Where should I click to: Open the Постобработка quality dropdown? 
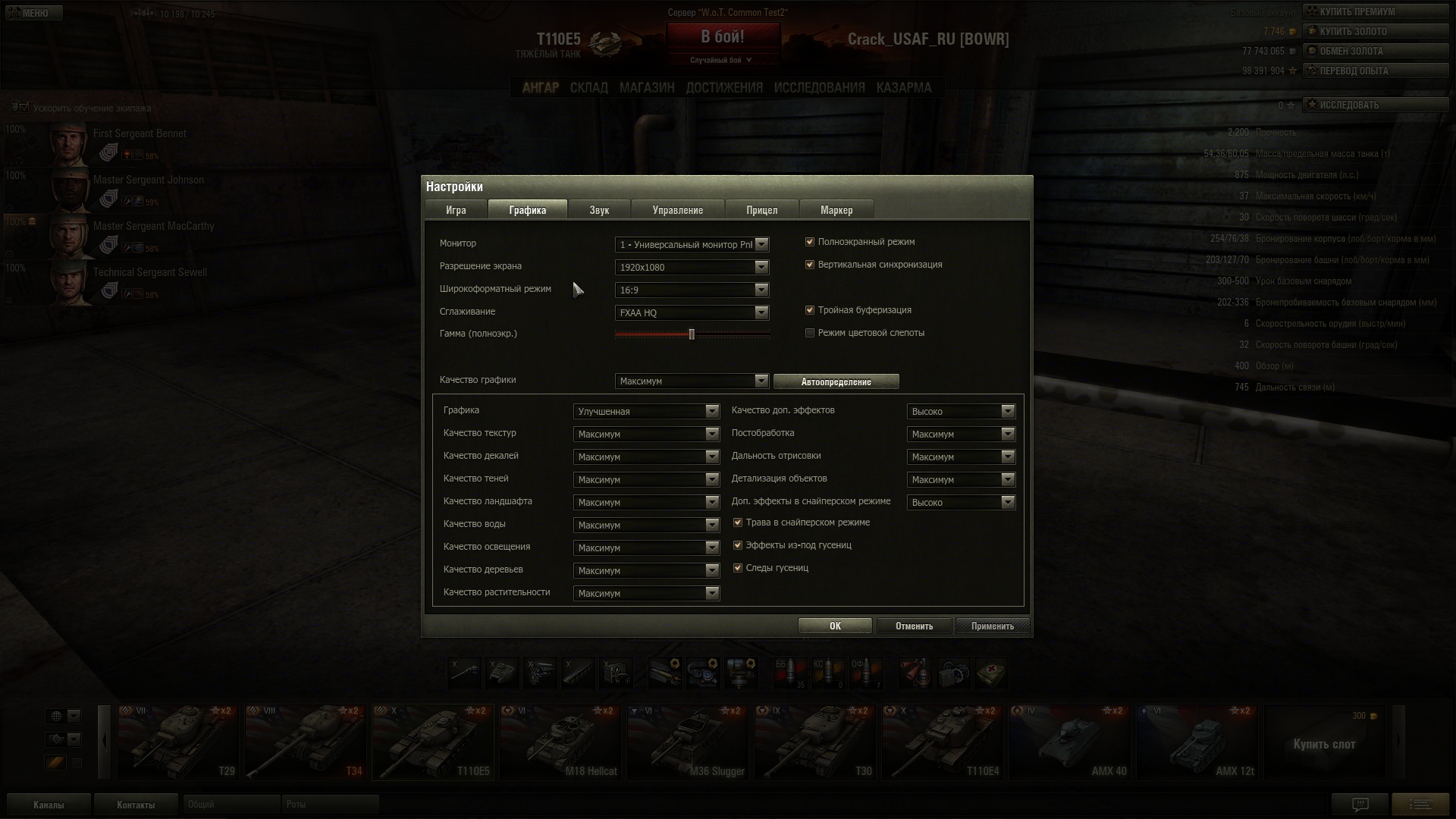coord(961,434)
